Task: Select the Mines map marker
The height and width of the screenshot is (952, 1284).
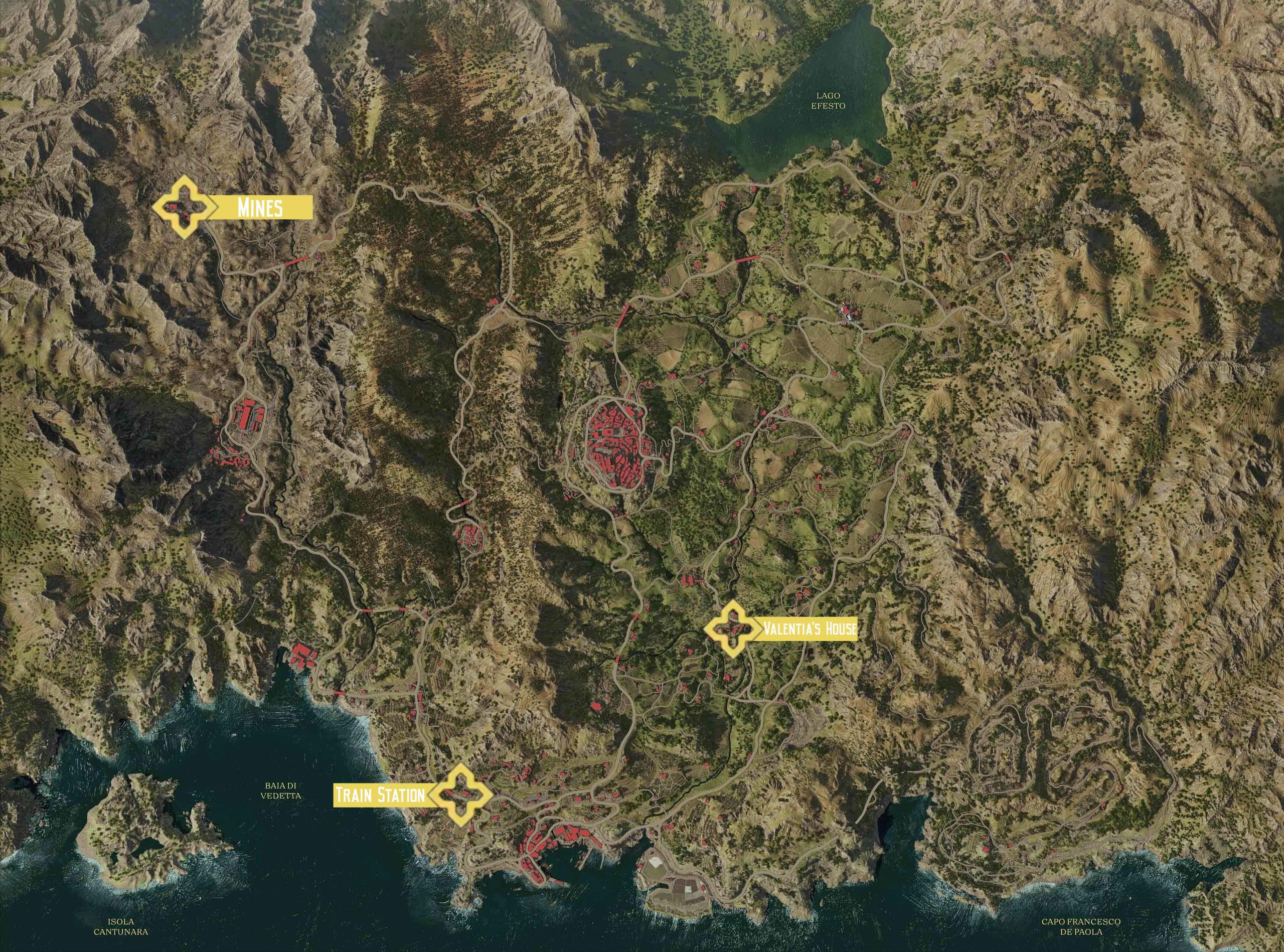Action: pos(181,208)
